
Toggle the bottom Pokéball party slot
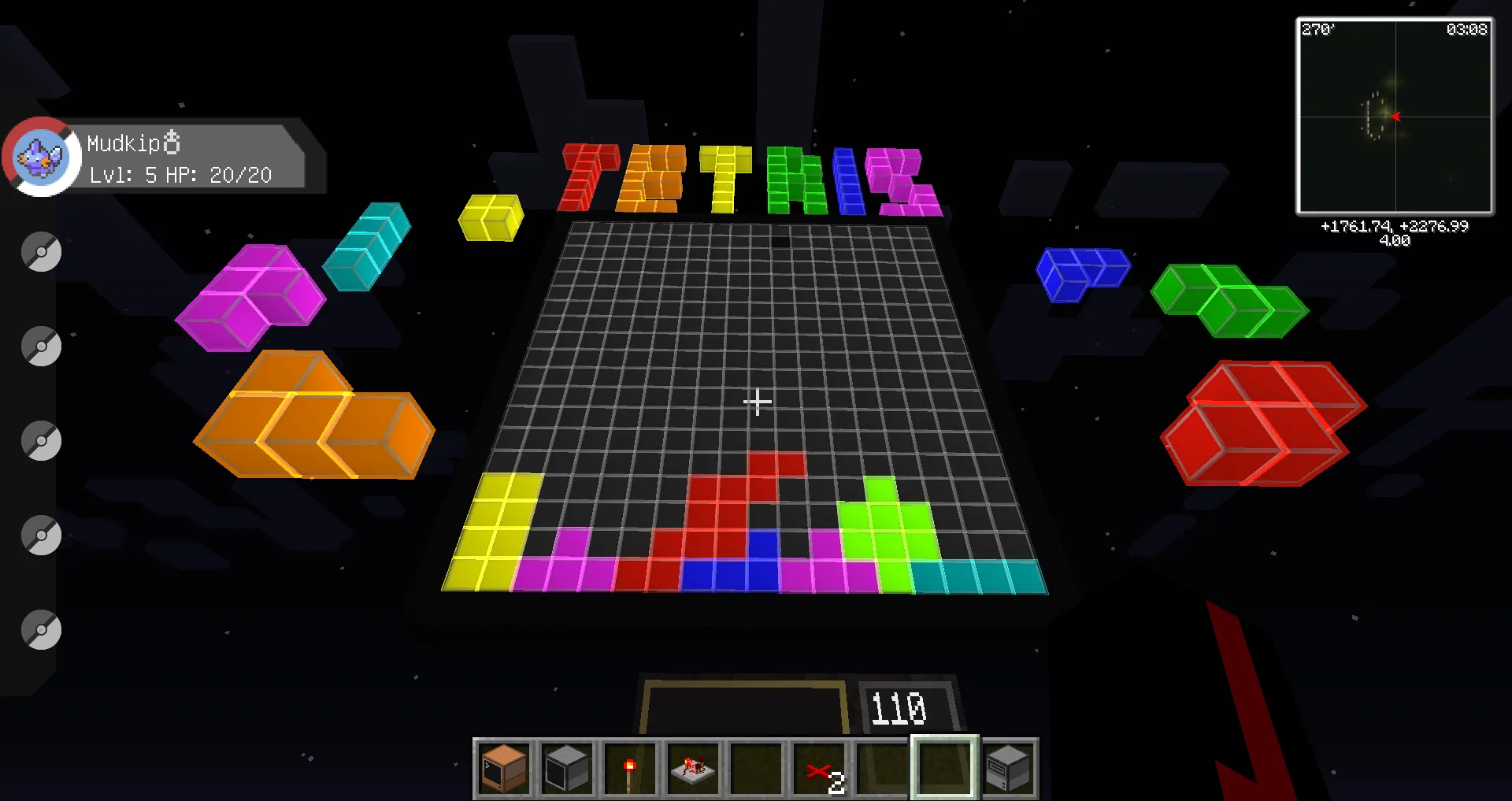(41, 630)
